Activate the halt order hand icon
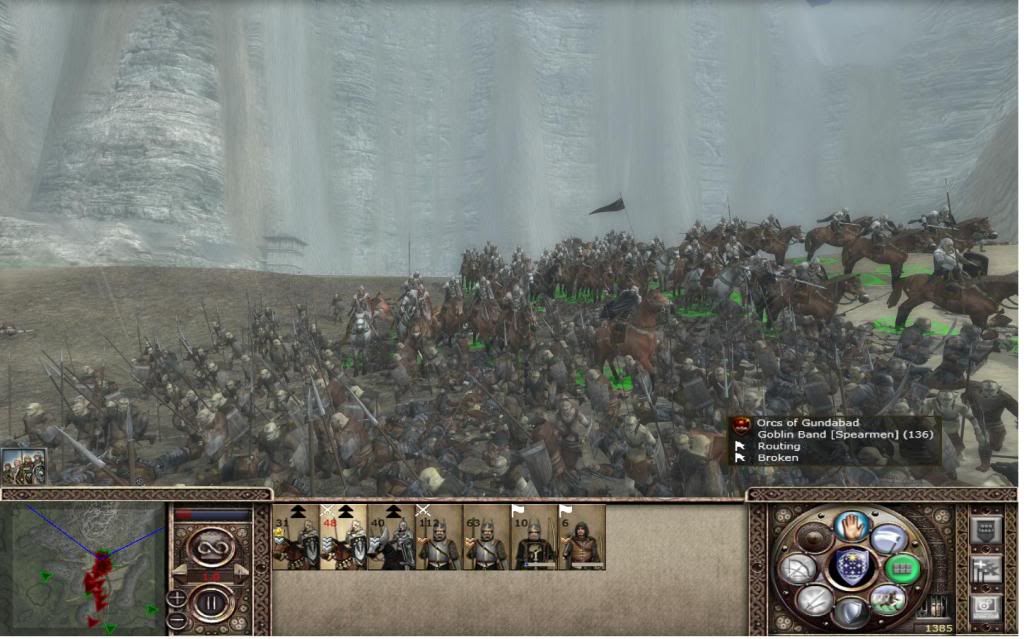Viewport: 1024px width, 639px height. [852, 525]
